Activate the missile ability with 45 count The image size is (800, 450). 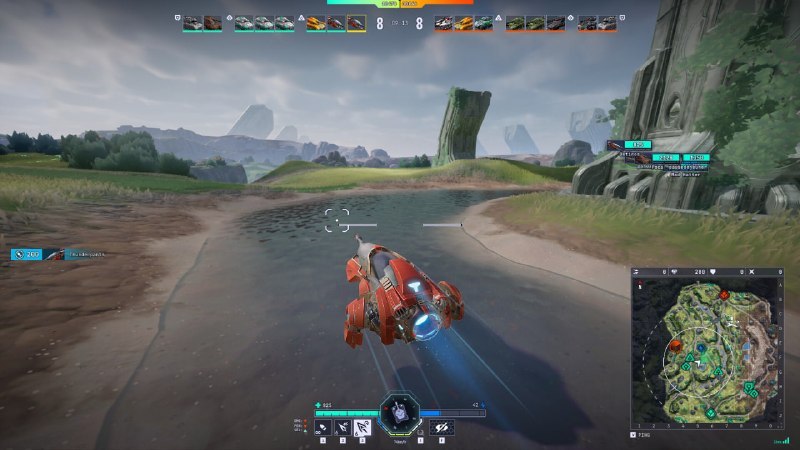click(x=343, y=427)
